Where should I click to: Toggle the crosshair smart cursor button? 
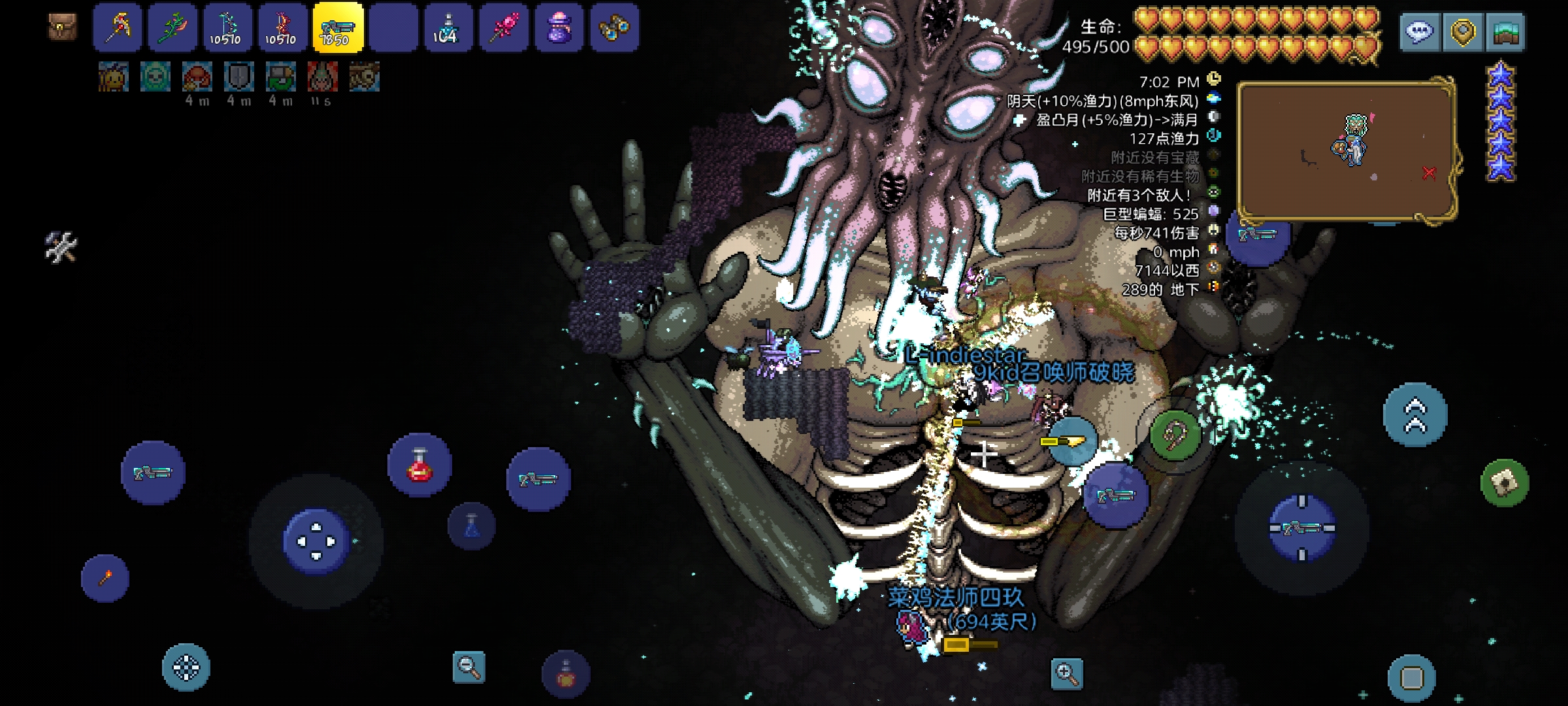click(186, 668)
